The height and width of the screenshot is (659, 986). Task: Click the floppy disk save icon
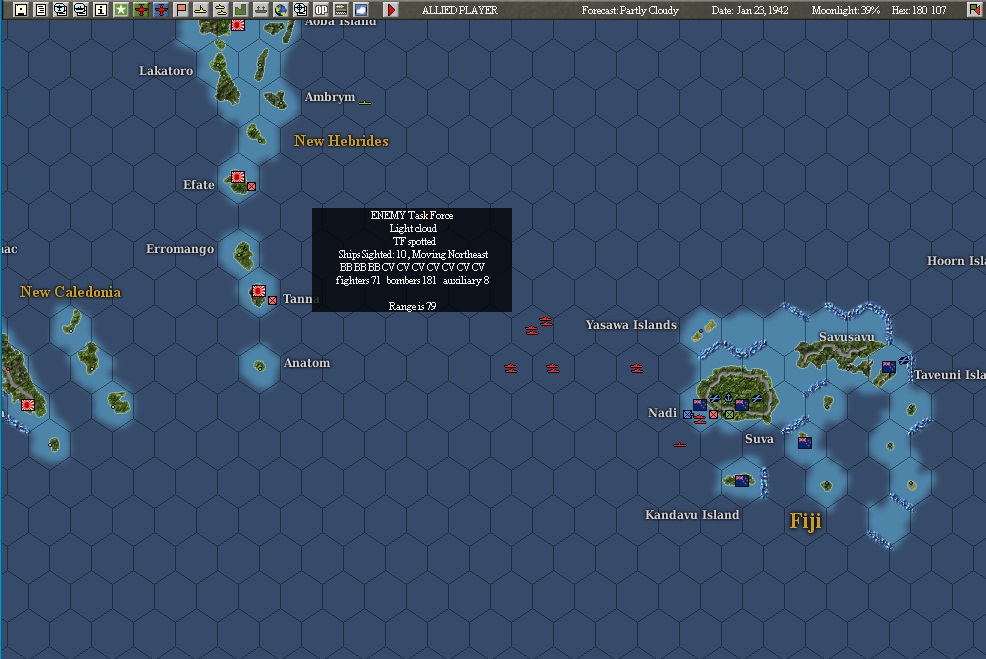(x=20, y=10)
